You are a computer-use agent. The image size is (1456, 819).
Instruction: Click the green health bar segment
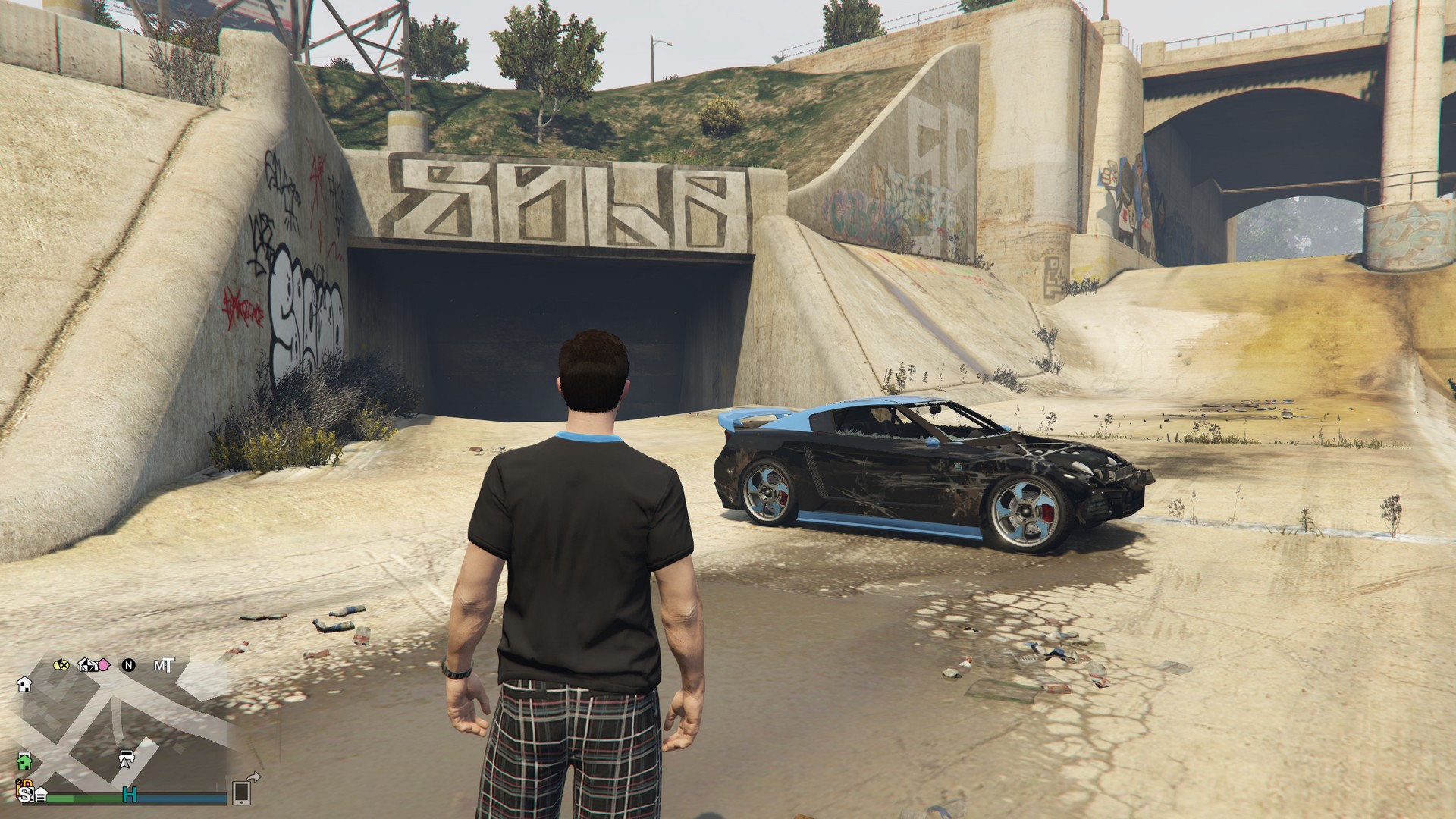tap(71, 797)
